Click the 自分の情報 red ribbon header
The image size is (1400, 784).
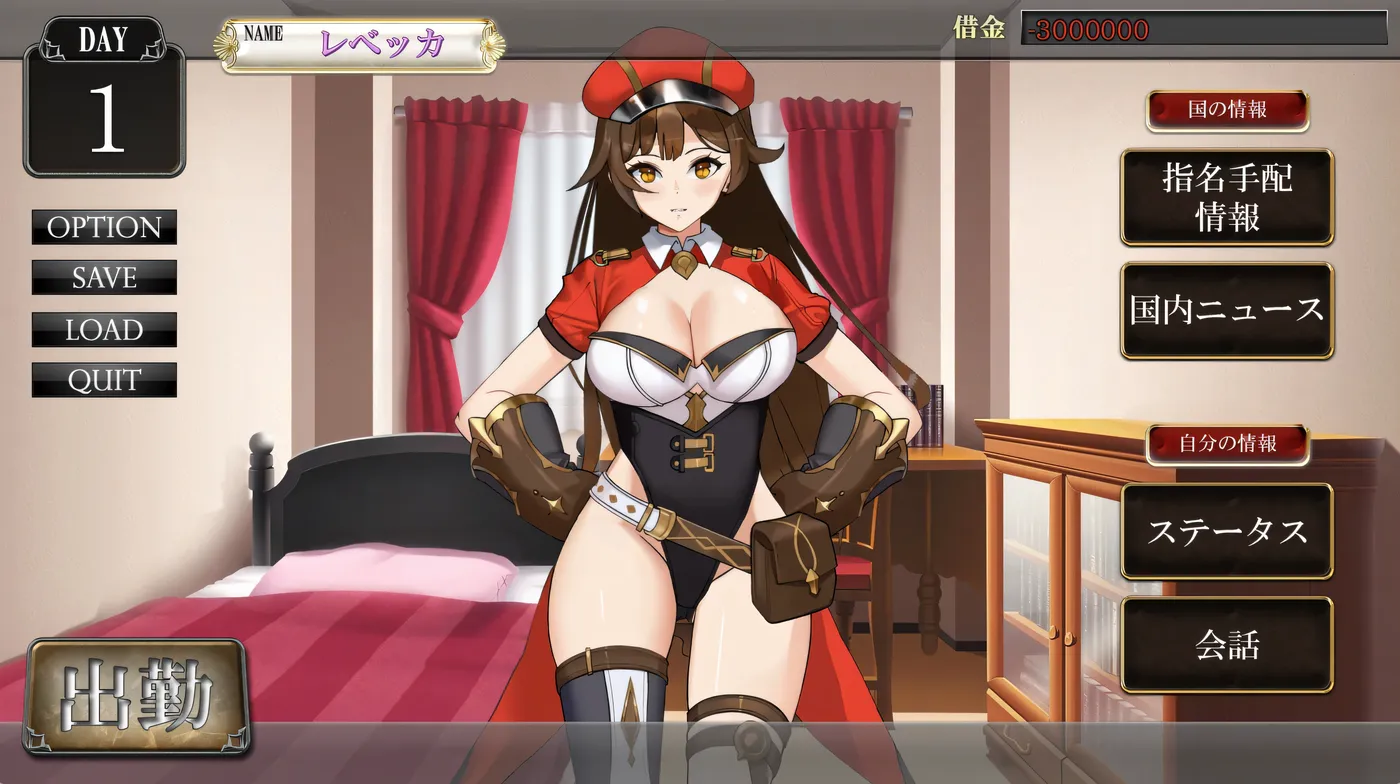coord(1228,443)
